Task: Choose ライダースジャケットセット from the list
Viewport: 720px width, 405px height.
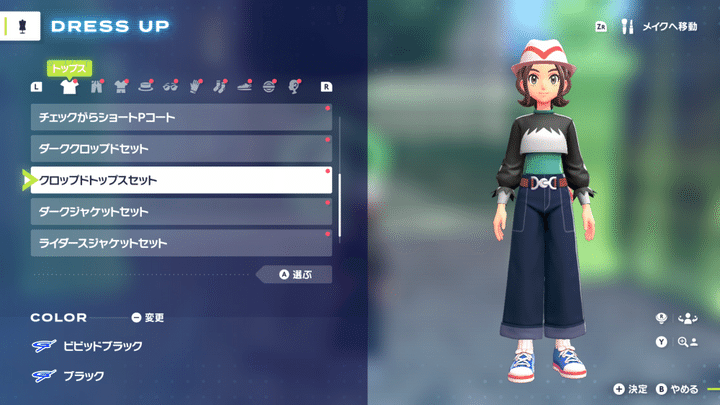Action: click(180, 243)
